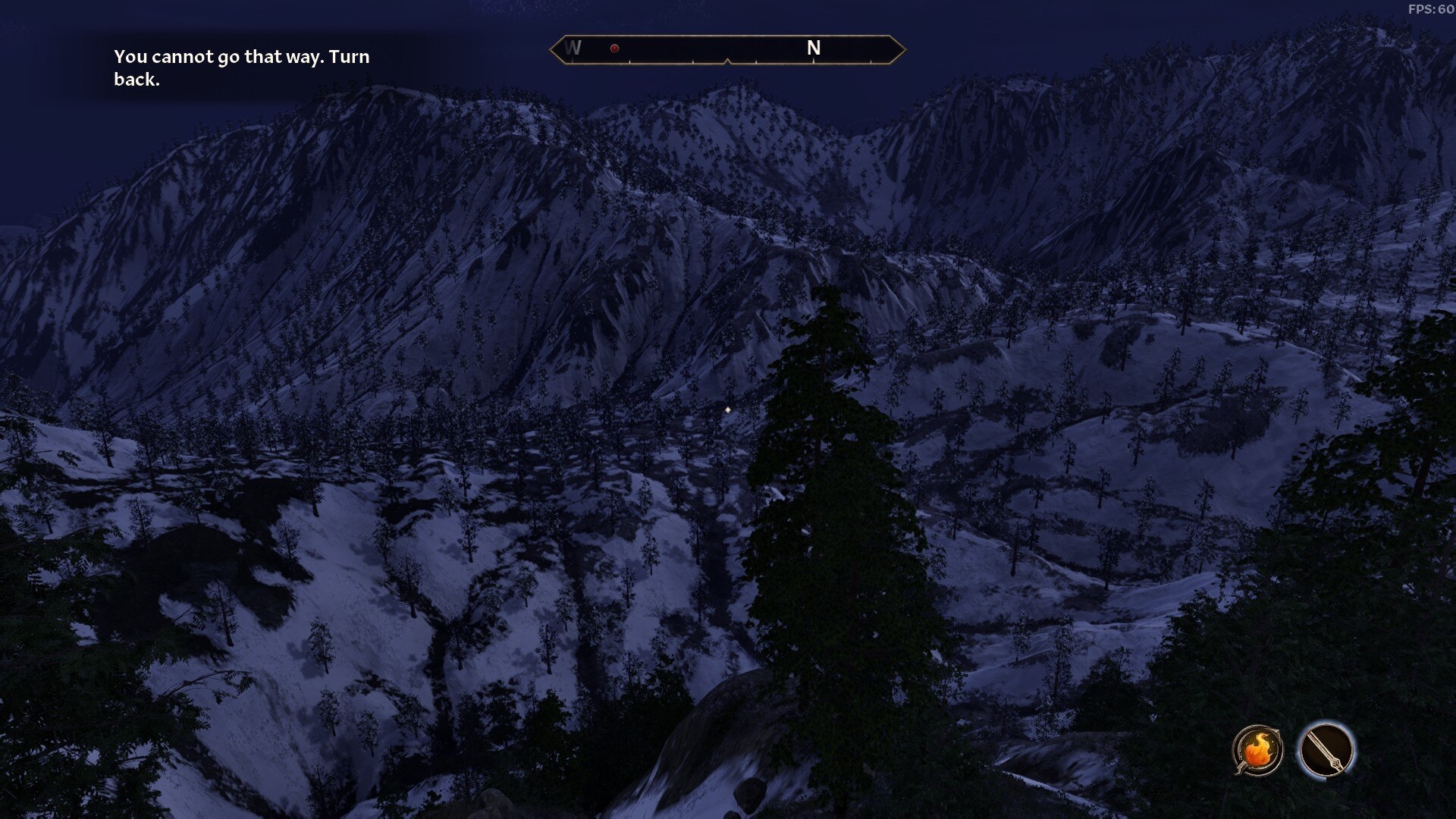Select the flame spell icon

(x=1257, y=750)
